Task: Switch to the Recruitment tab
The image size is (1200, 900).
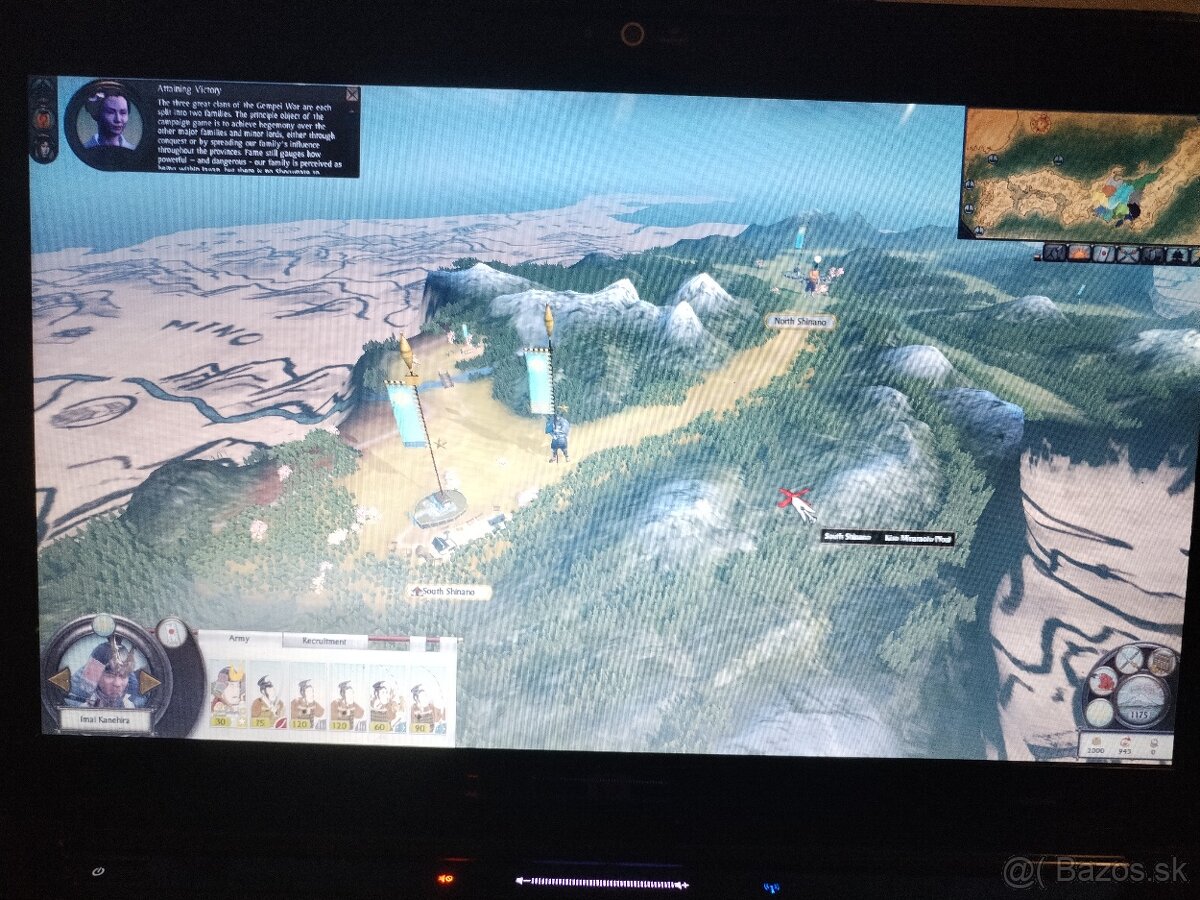Action: coord(324,641)
